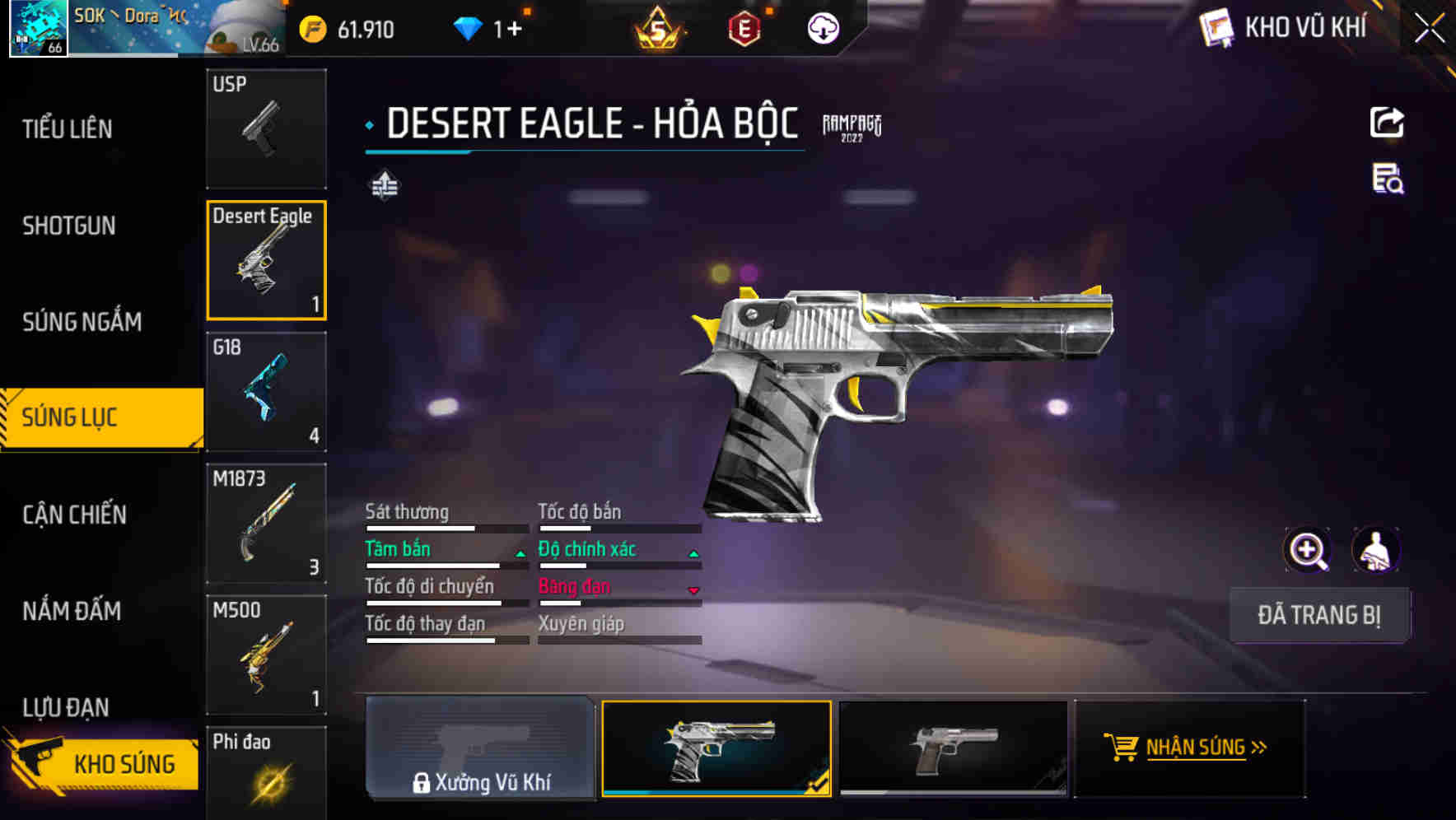This screenshot has height=820, width=1456.
Task: Select the G18 pistol thumbnail
Action: click(x=266, y=393)
